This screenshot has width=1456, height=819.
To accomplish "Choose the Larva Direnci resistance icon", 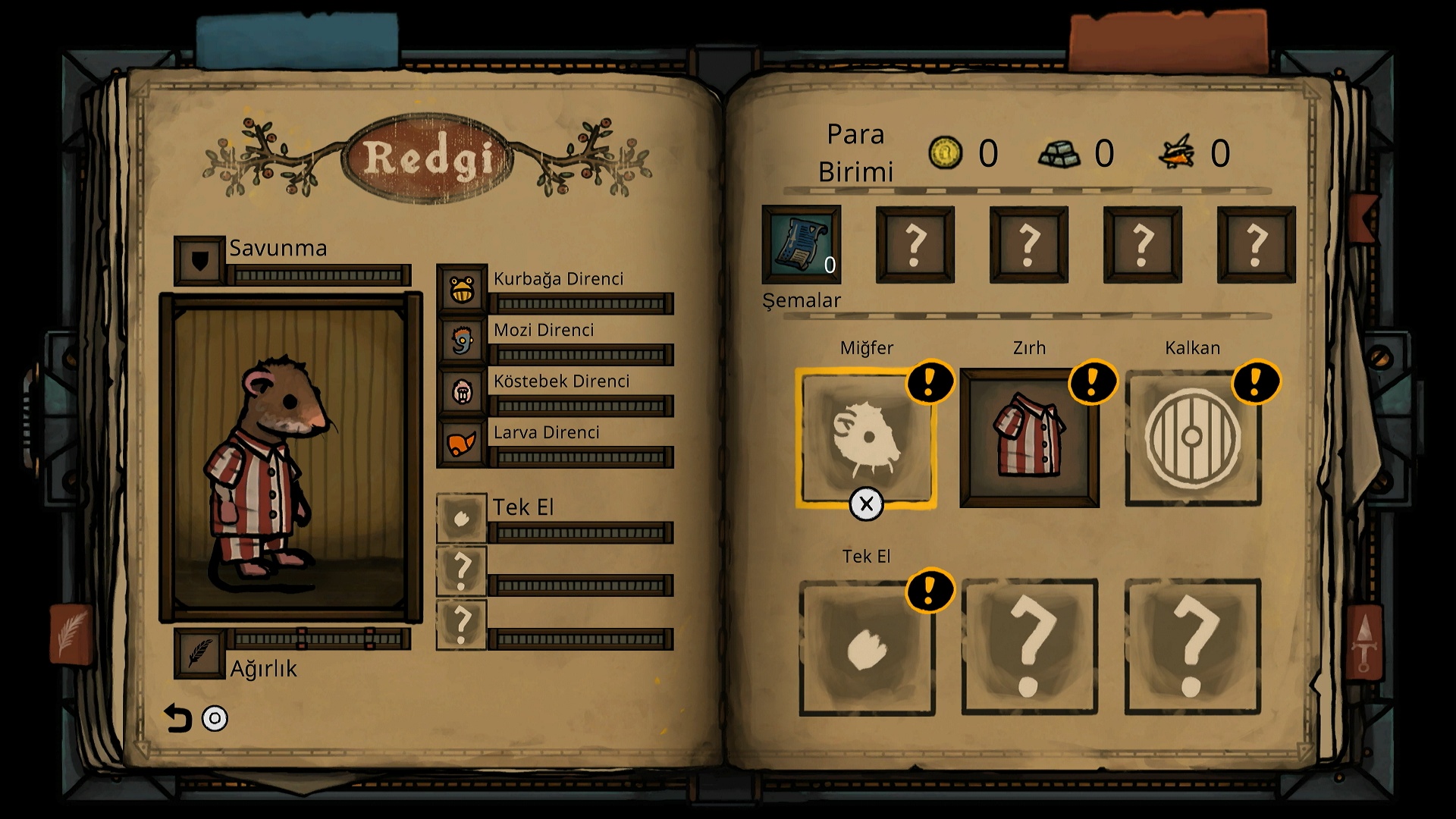I will point(462,443).
